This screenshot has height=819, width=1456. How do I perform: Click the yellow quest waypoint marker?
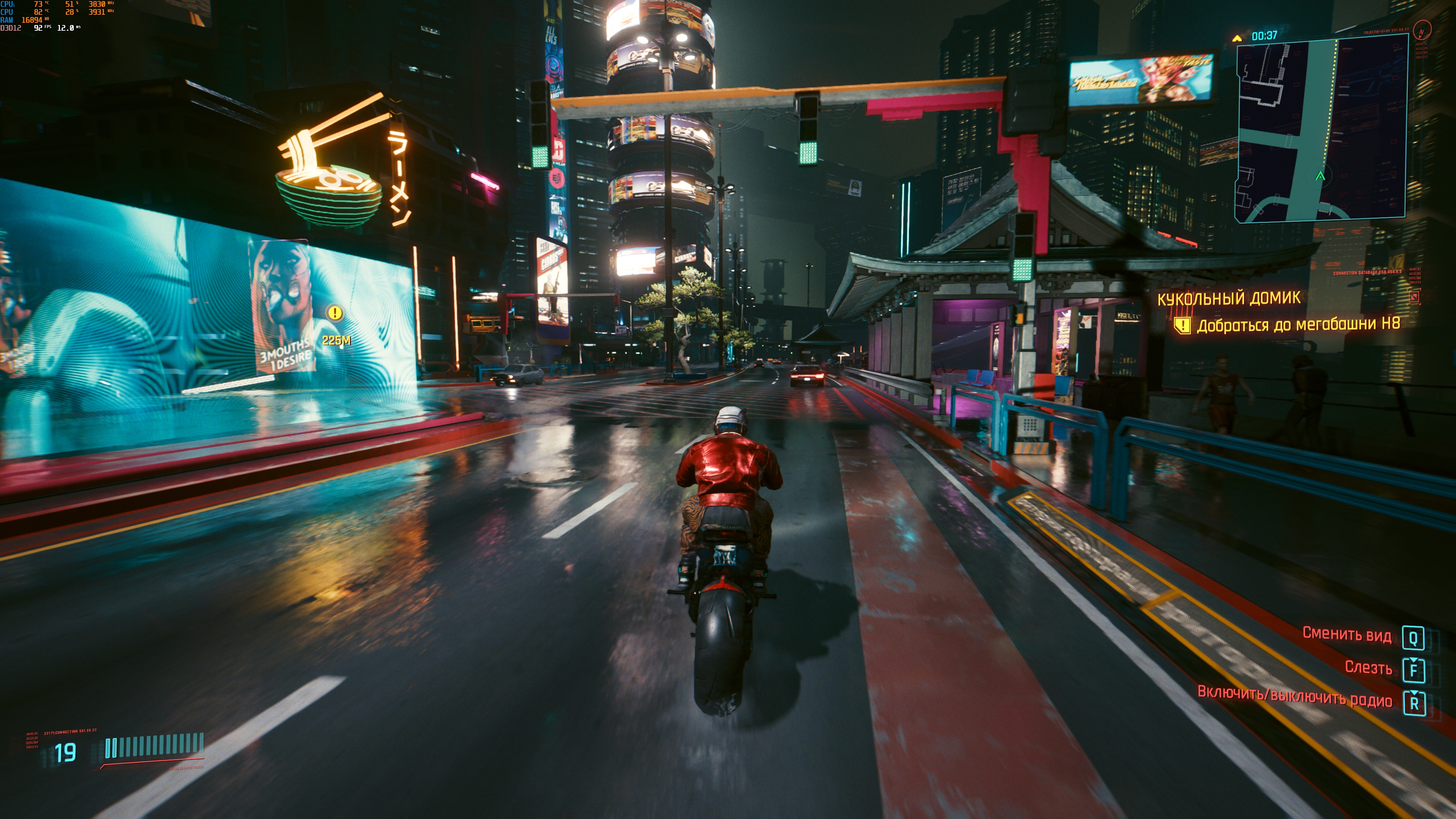[x=335, y=312]
